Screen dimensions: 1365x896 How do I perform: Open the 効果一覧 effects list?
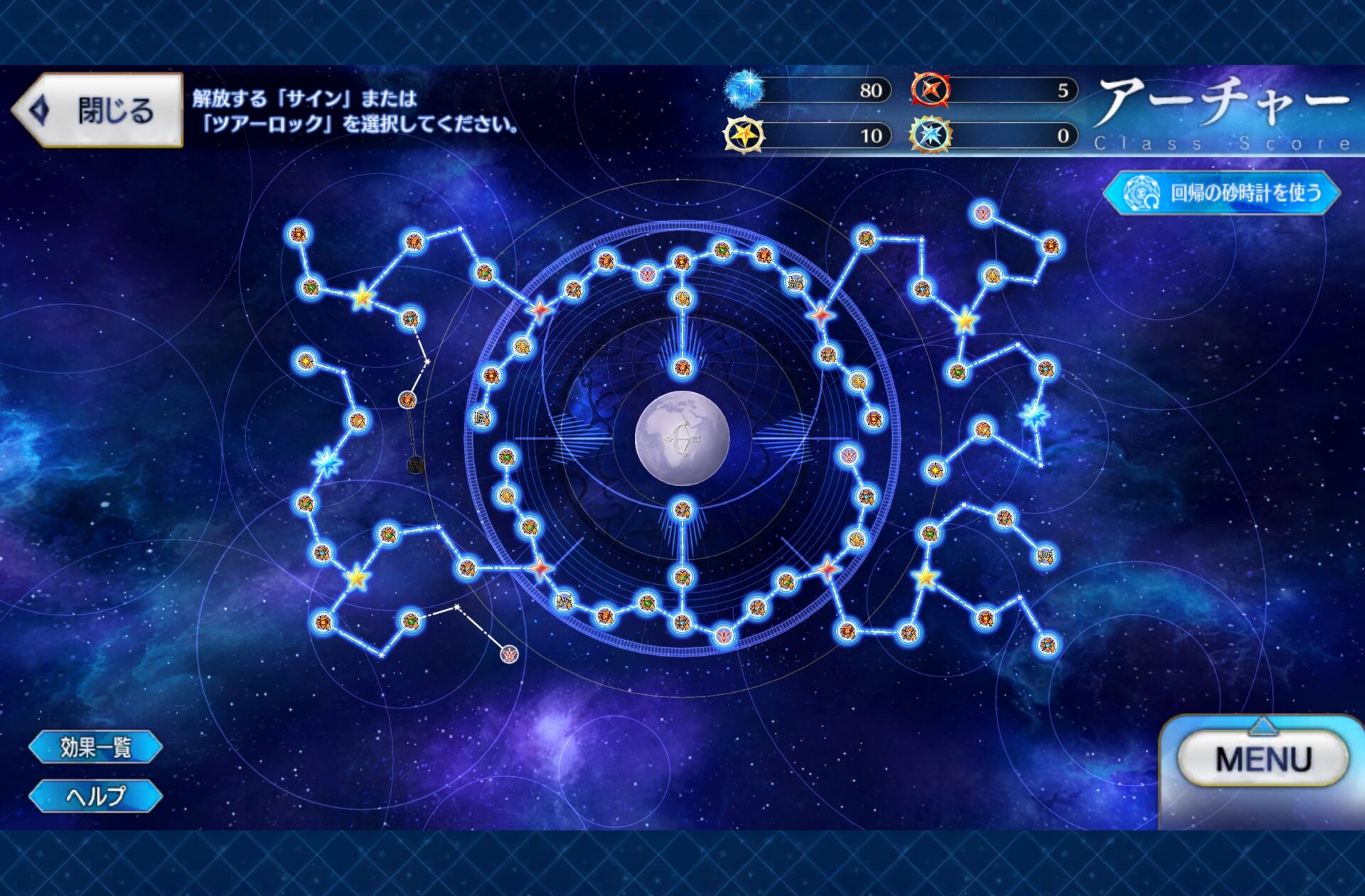tap(95, 747)
